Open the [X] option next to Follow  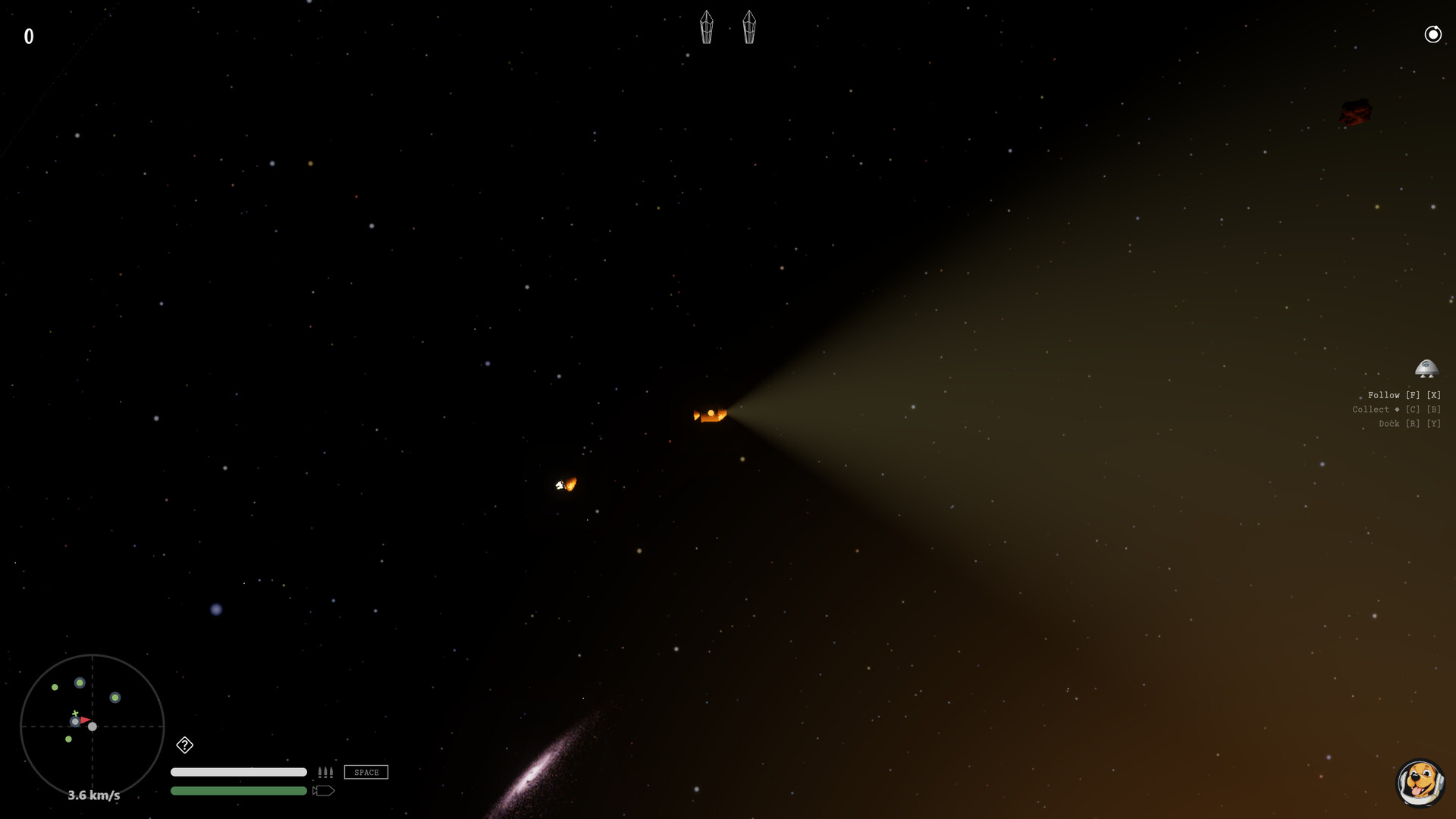[1433, 394]
